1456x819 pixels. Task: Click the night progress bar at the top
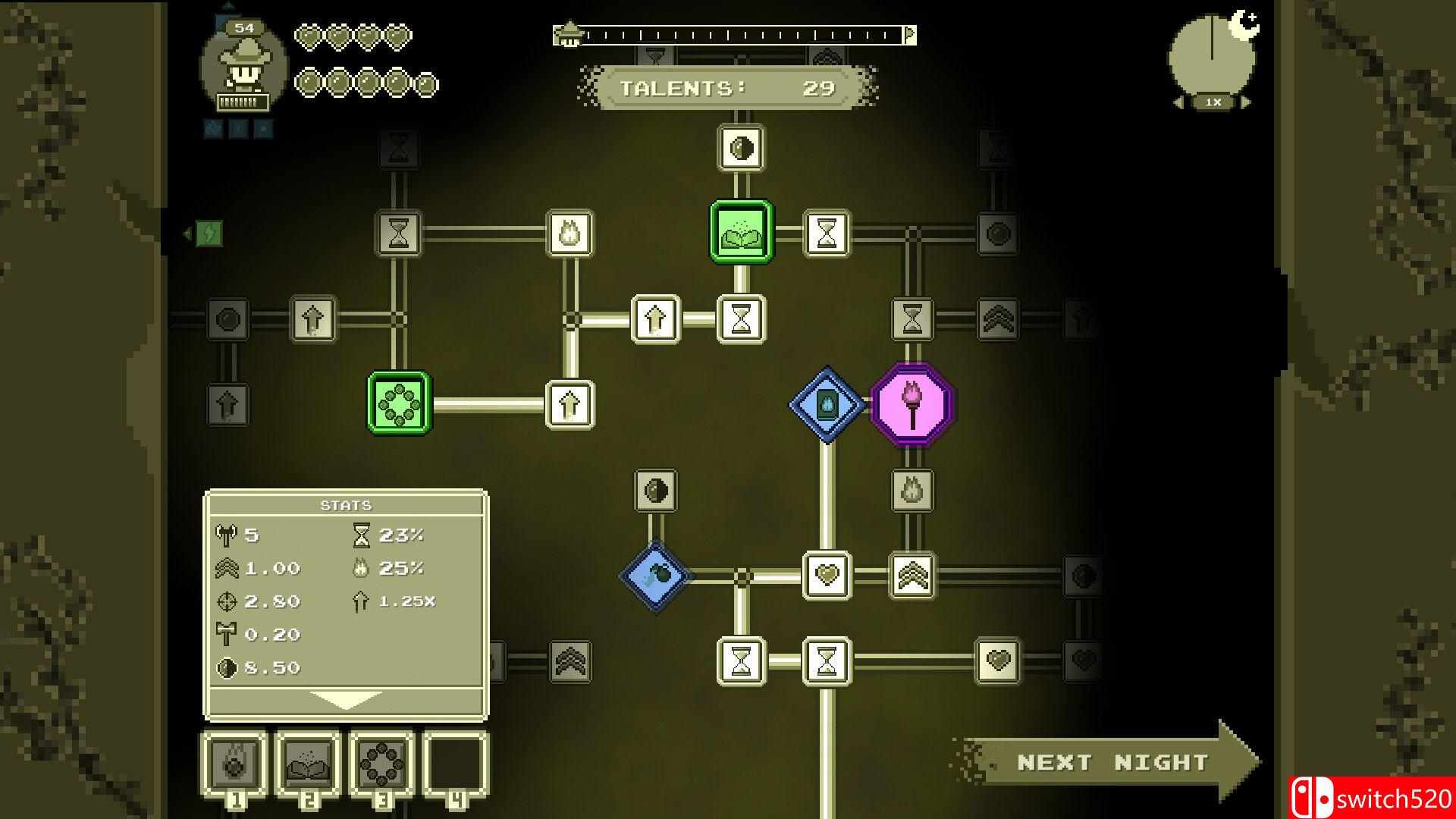click(x=732, y=34)
